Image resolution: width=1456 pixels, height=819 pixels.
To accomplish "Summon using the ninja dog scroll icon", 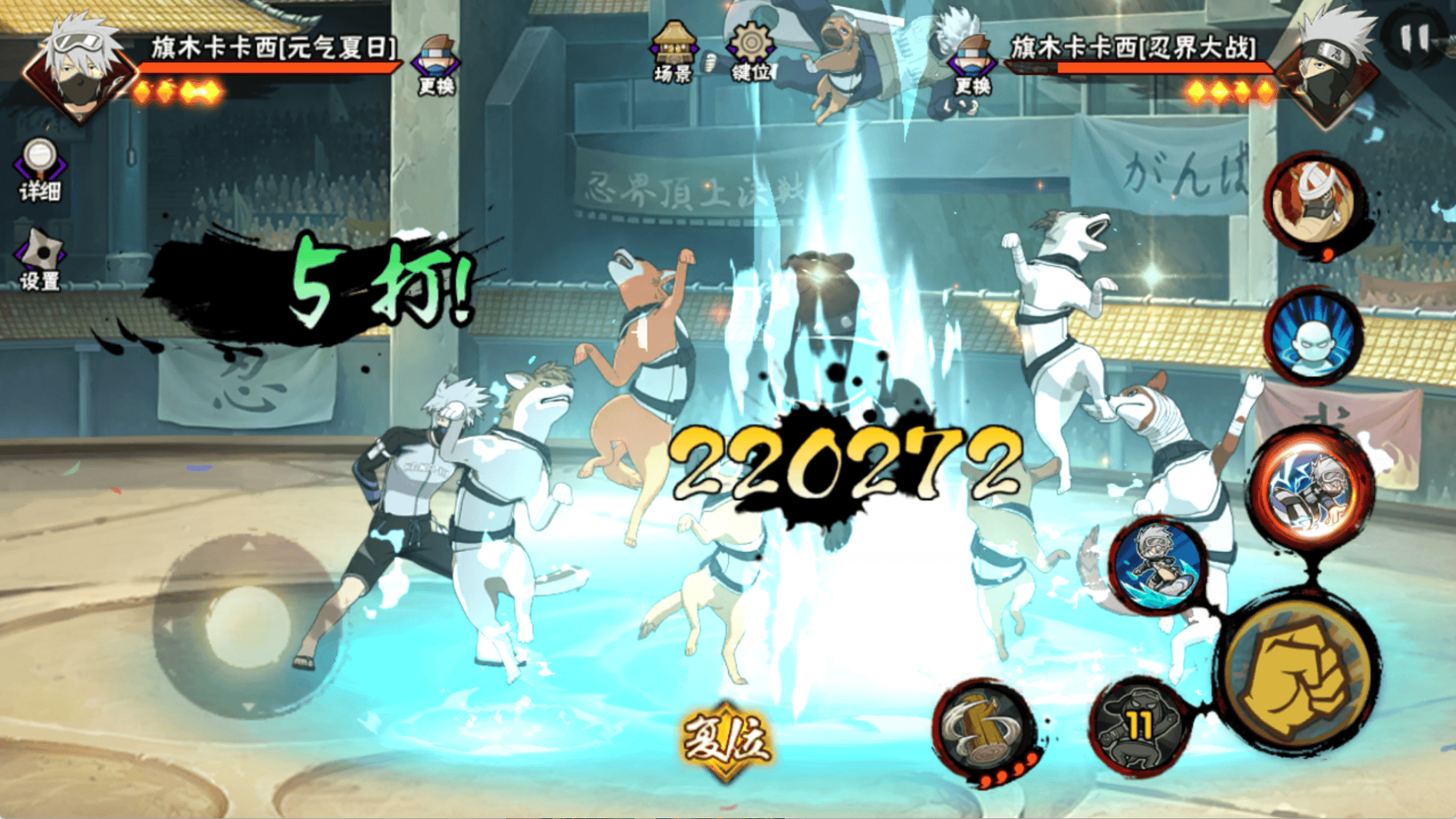I will 1313,201.
